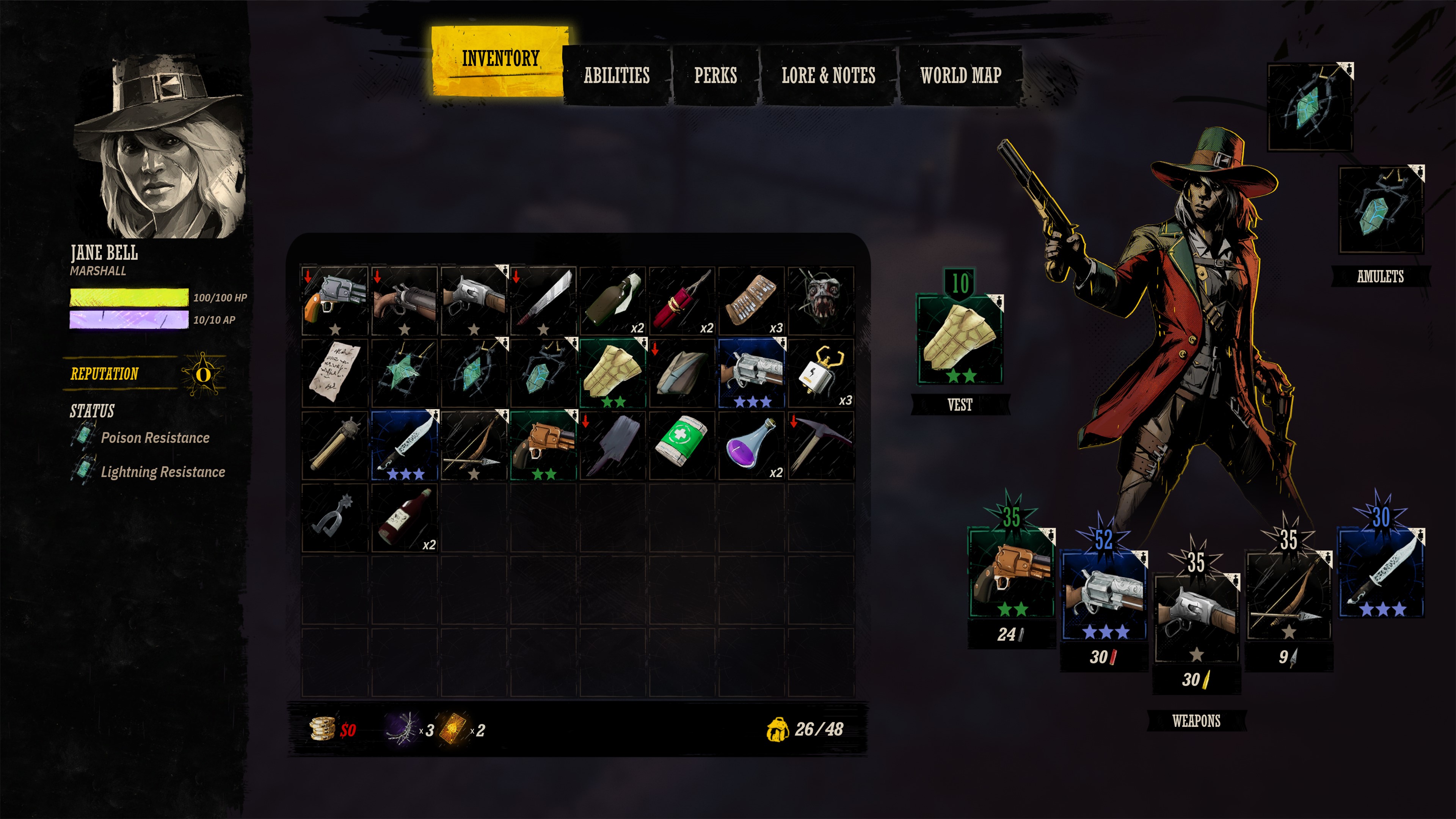Select the equipped three-star silver revolver
This screenshot has width=1456, height=819.
1105,596
